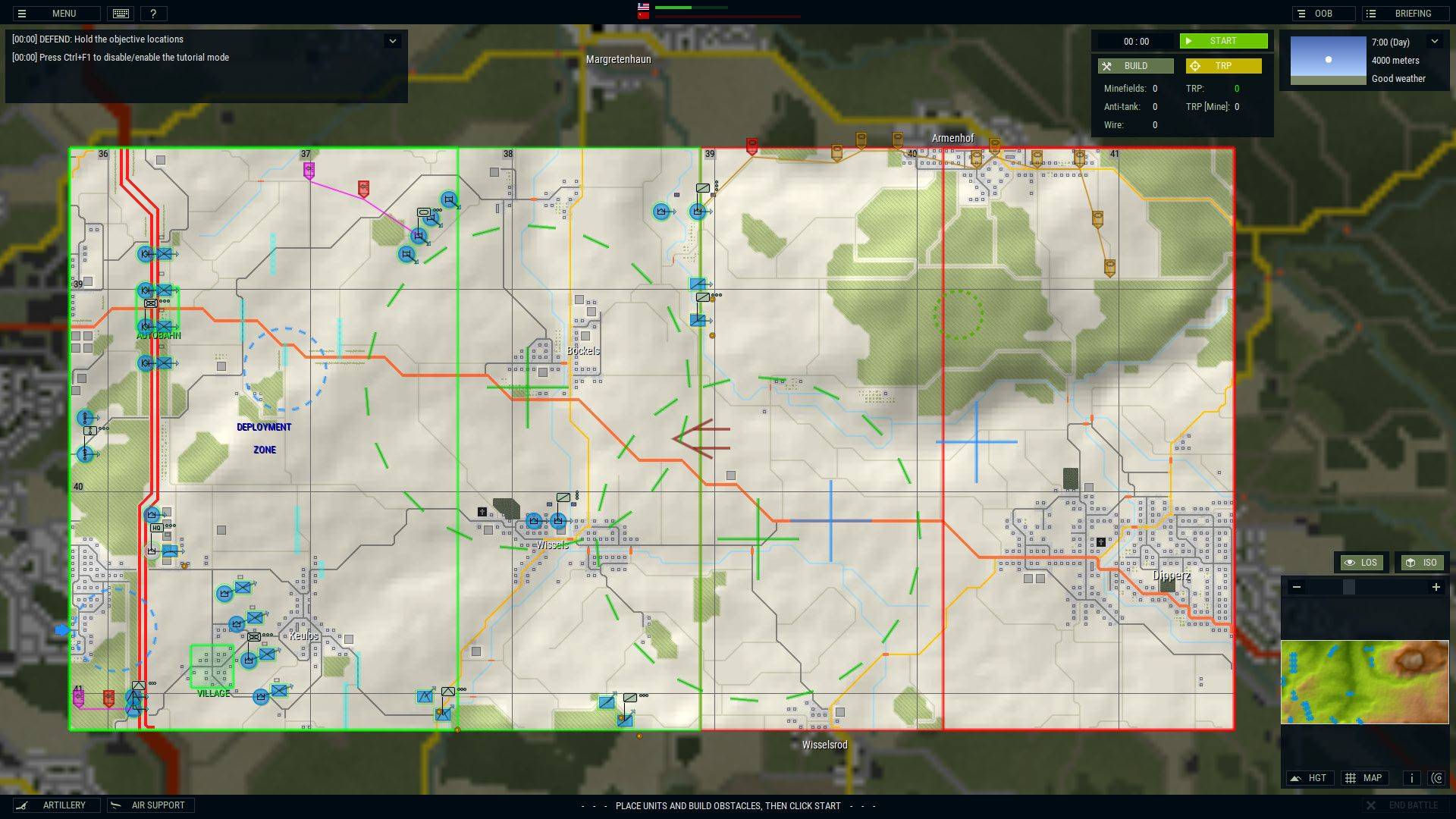This screenshot has width=1456, height=819.
Task: Open the OOB order of battle
Action: [1323, 14]
